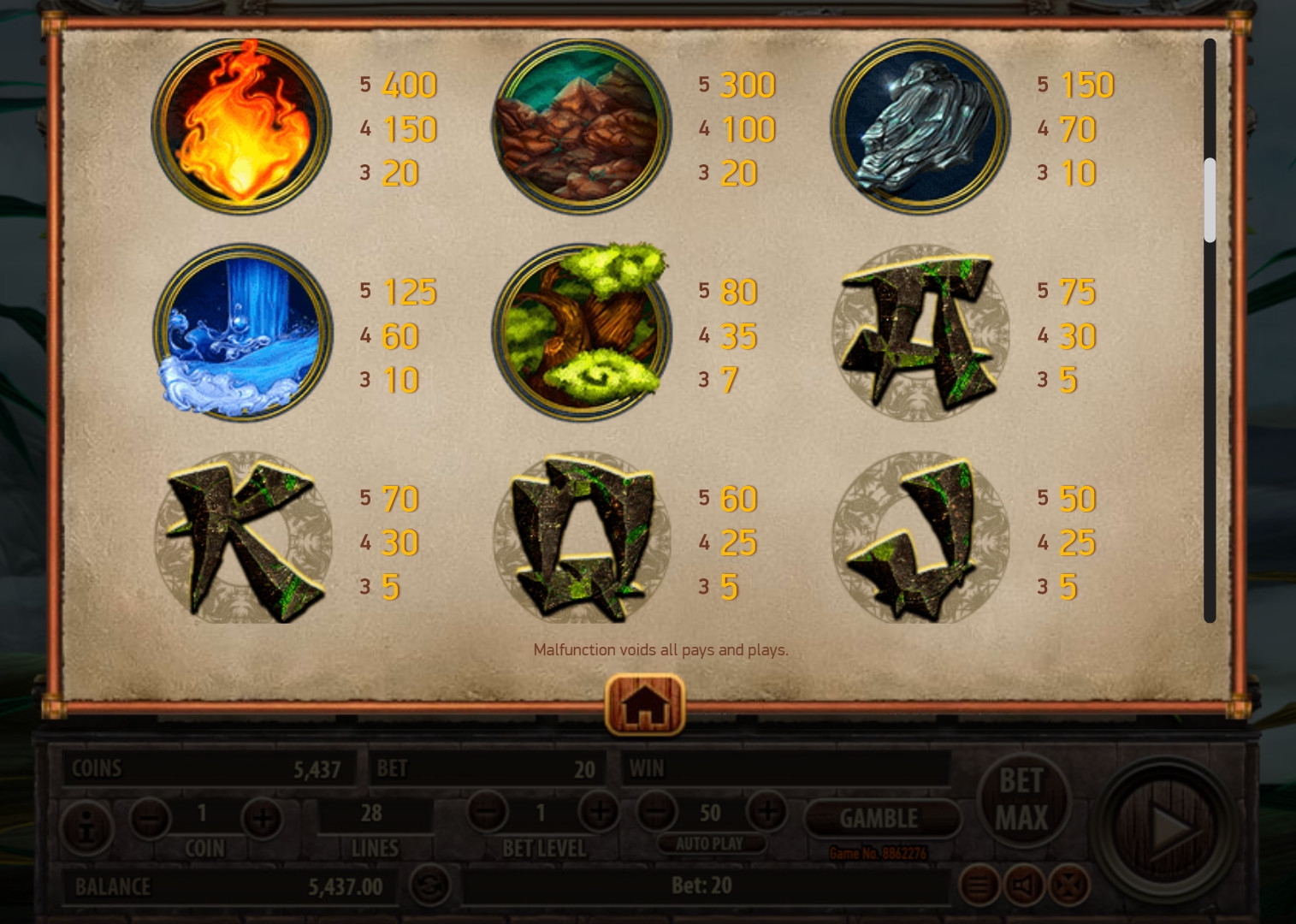Refresh the balance with the circular arrows icon
The image size is (1296, 924).
coord(430,885)
